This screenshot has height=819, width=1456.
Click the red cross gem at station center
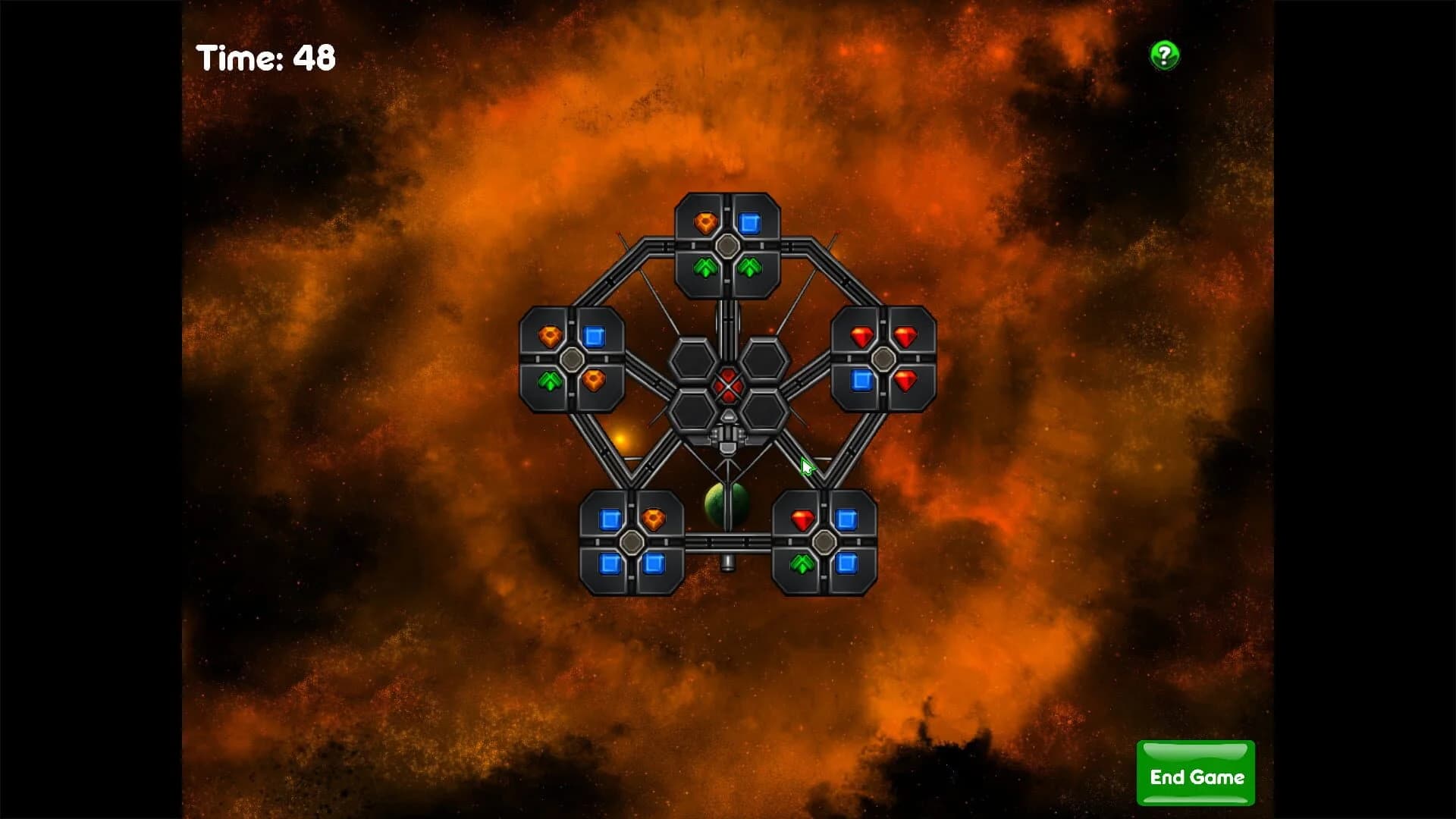pyautogui.click(x=728, y=387)
